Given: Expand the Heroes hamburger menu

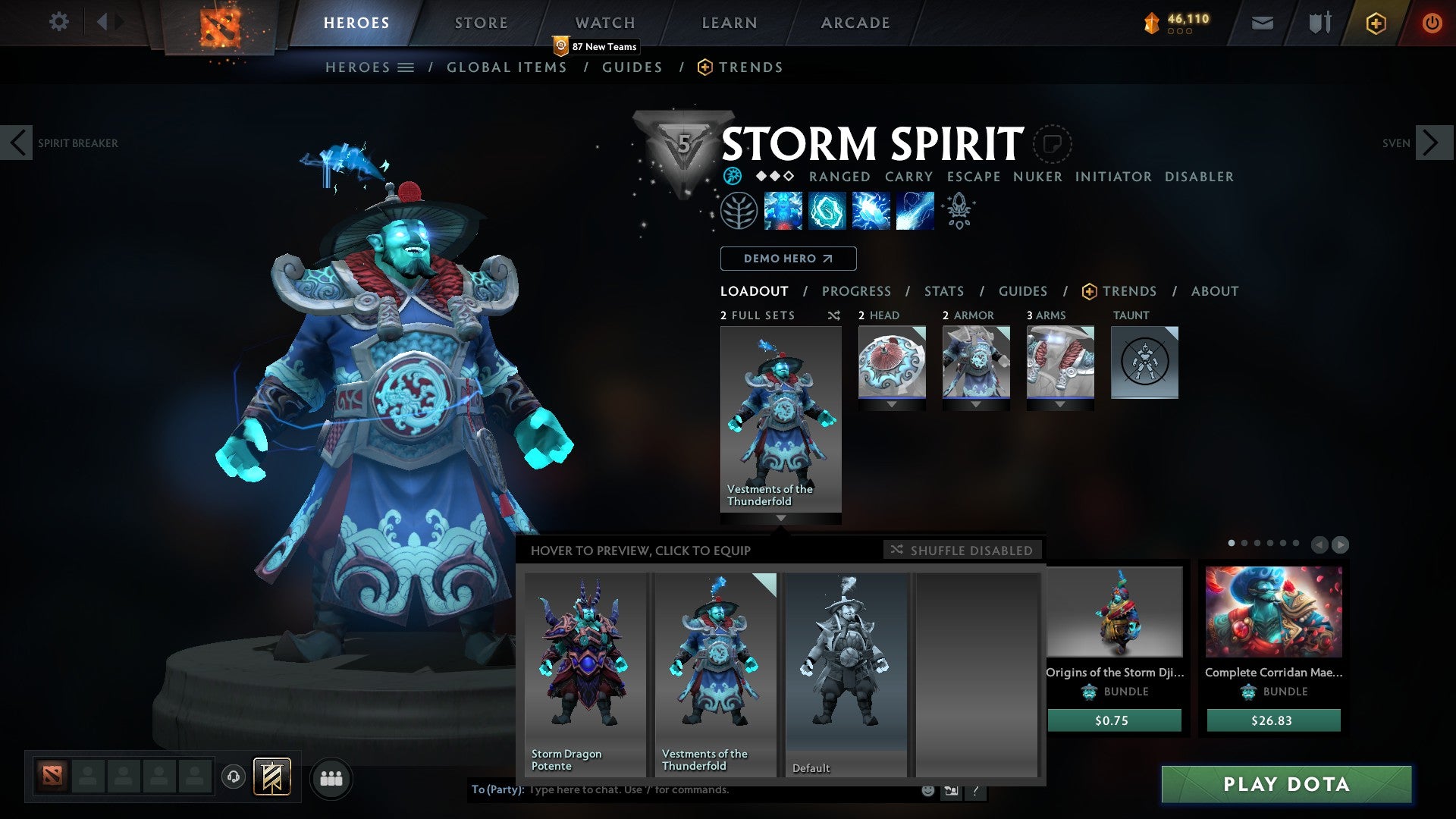Looking at the screenshot, I should click(x=406, y=67).
